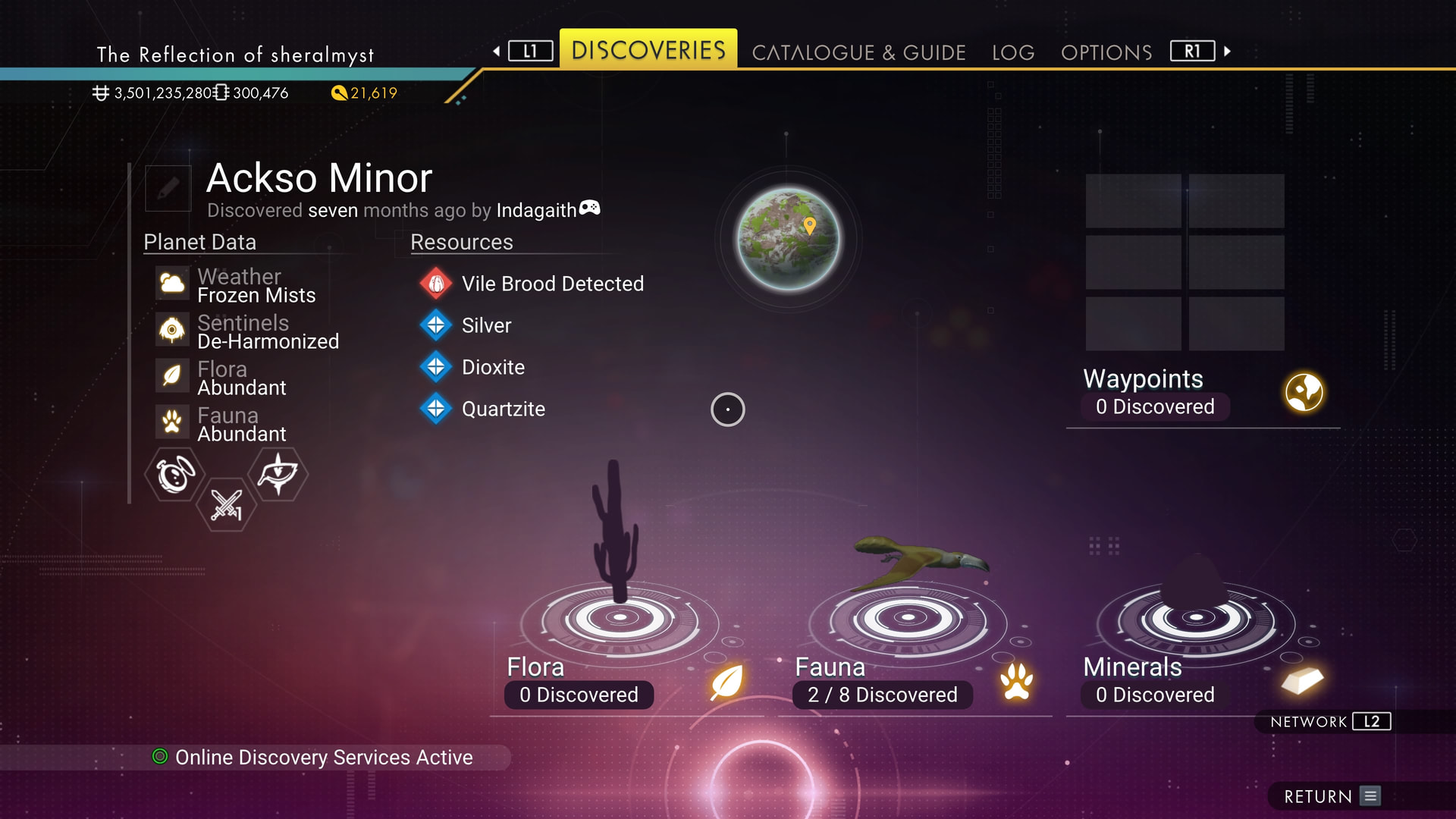Click the creature egg hexagon icon

[x=175, y=474]
